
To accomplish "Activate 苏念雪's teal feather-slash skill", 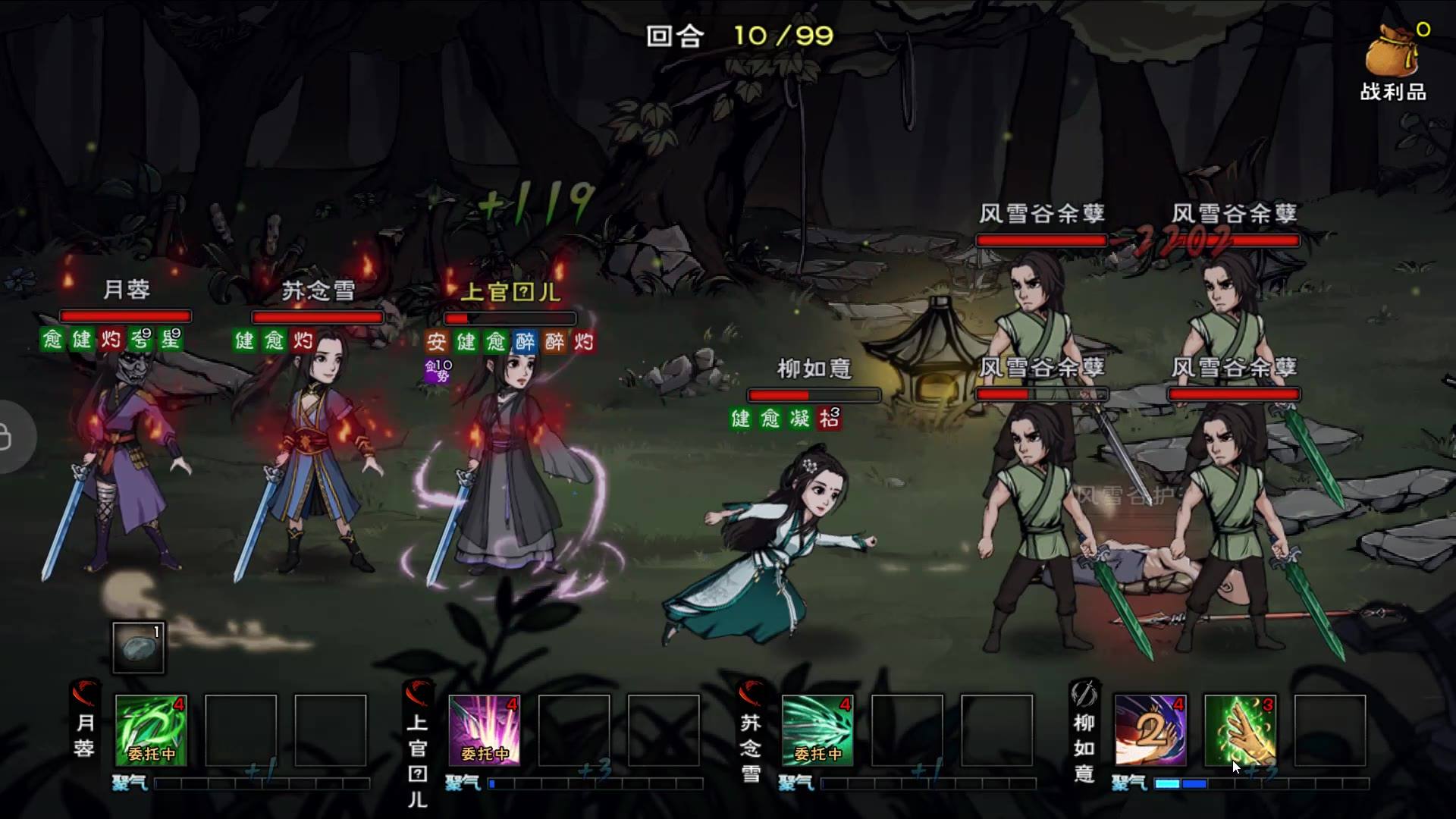I will 817,730.
